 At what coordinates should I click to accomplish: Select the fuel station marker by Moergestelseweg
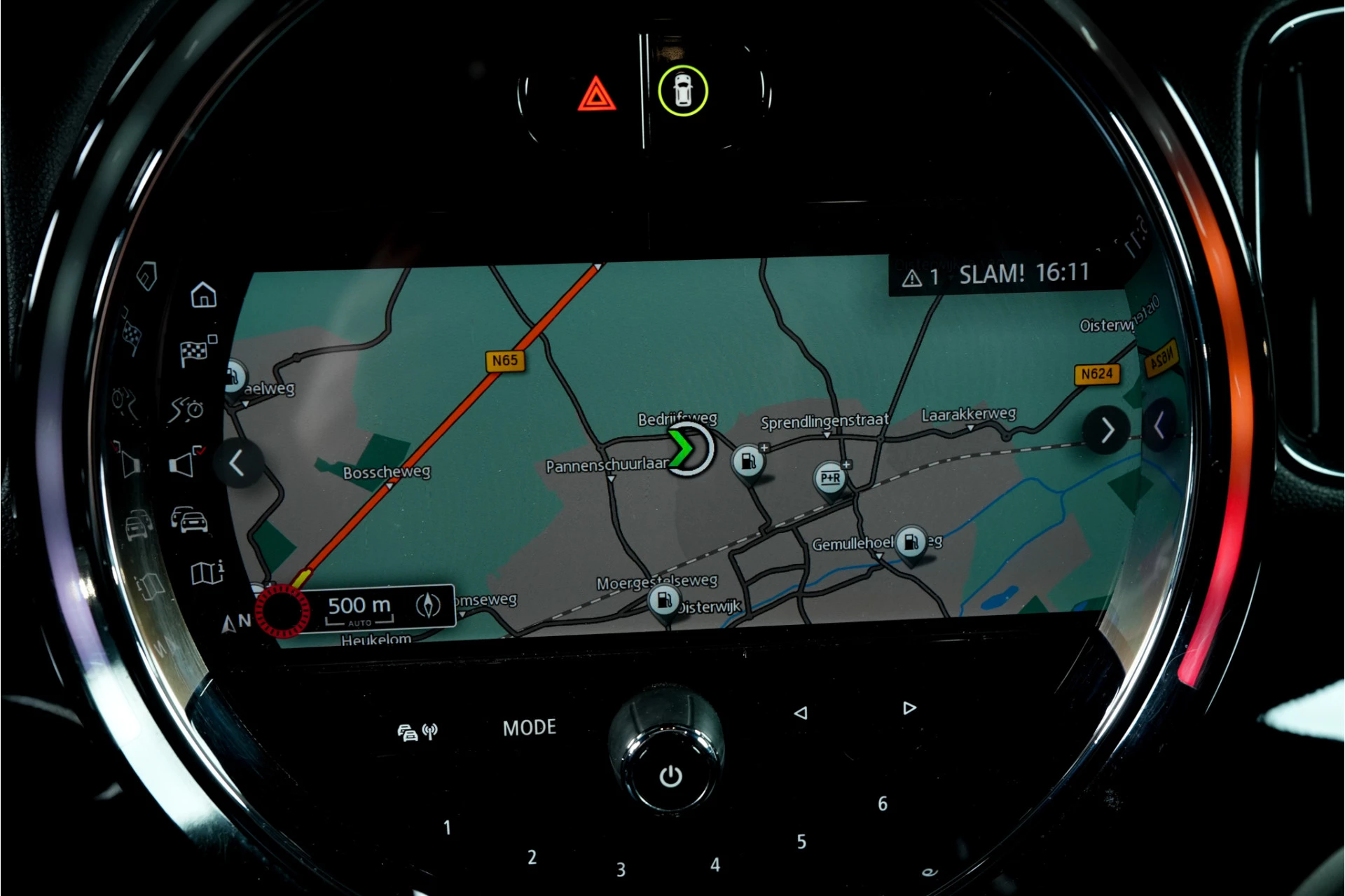[663, 600]
